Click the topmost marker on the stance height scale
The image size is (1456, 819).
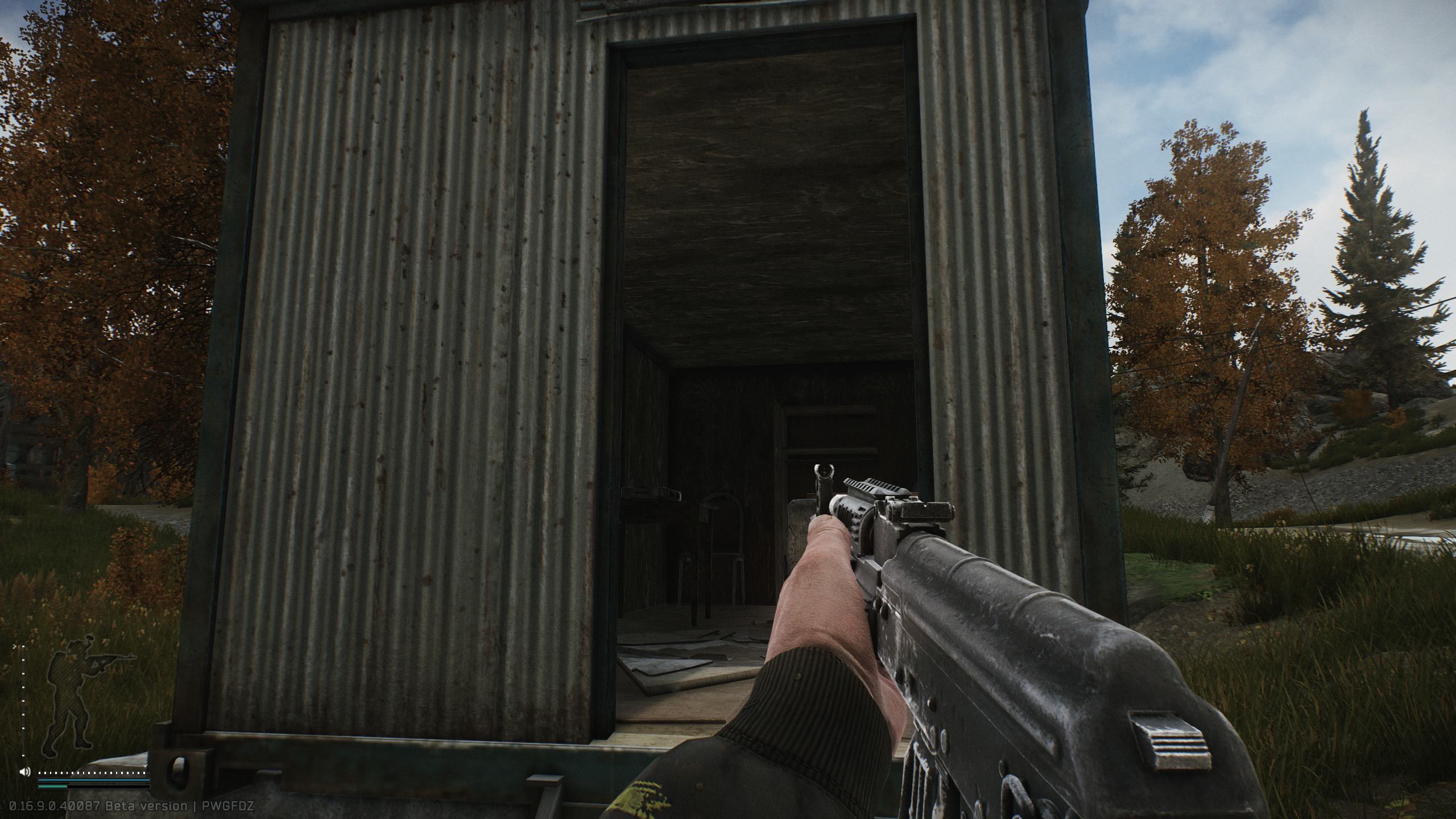tap(23, 646)
